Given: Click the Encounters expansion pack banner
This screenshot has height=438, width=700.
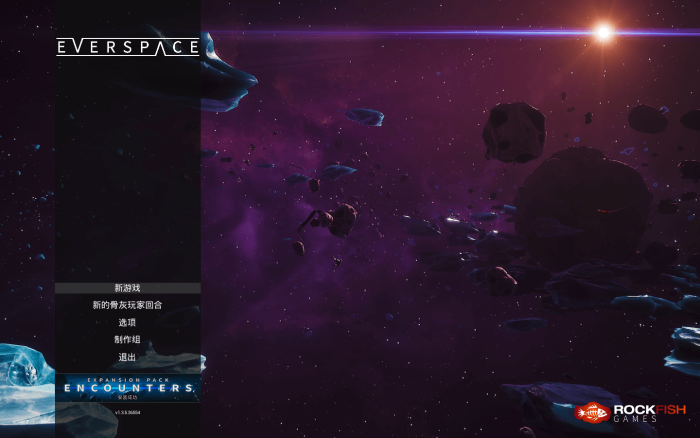Looking at the screenshot, I should (x=127, y=388).
